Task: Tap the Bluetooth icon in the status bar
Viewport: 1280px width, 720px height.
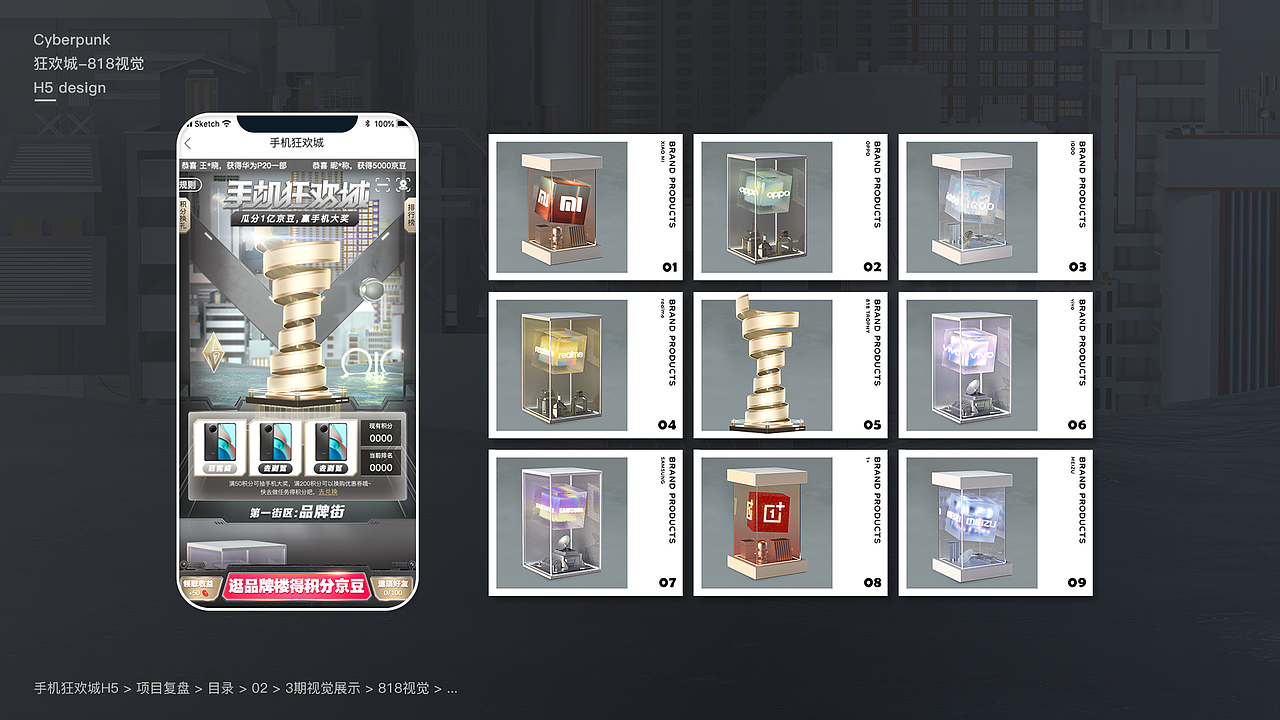Action: (x=367, y=122)
